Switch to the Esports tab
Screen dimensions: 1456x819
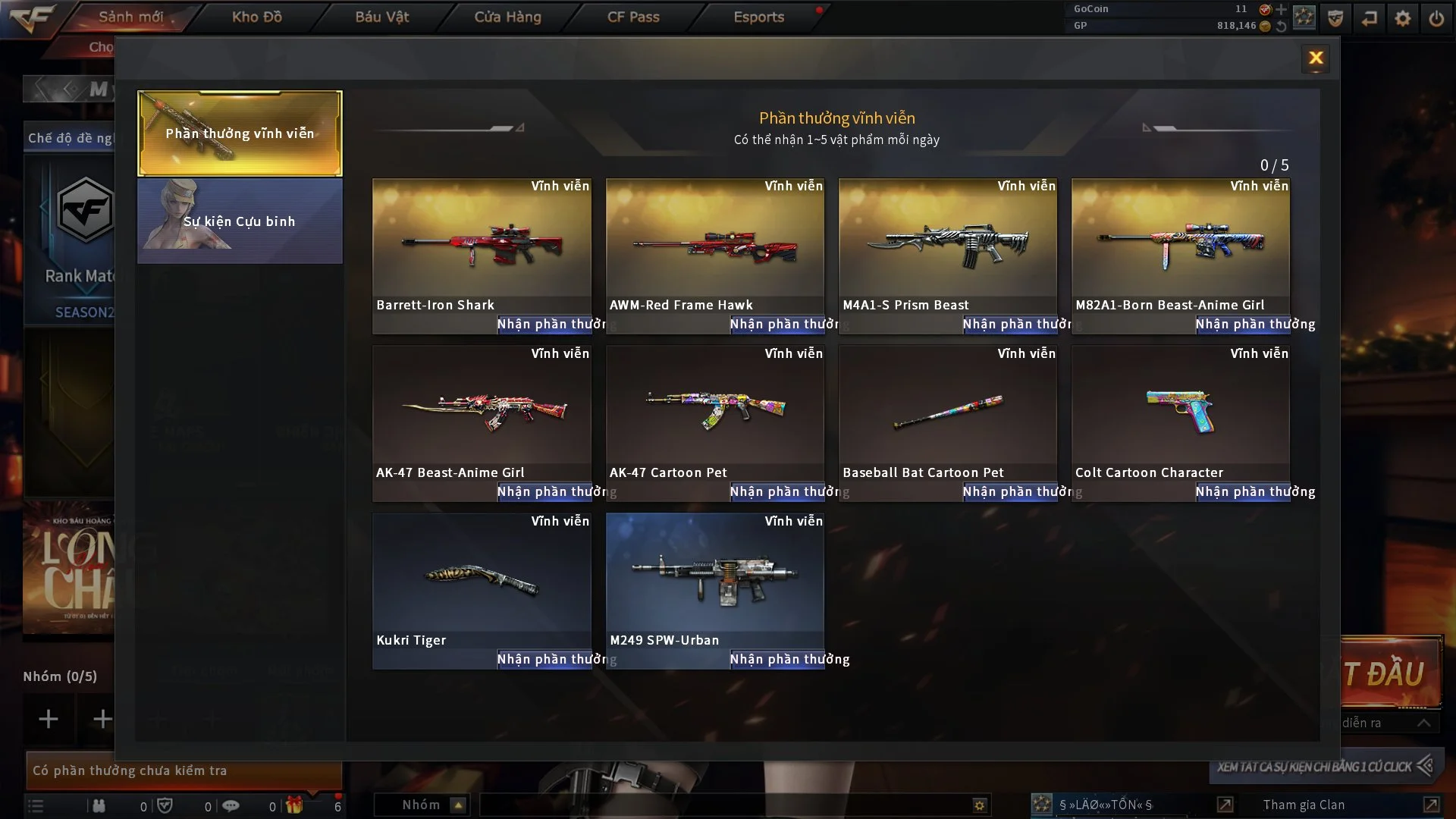758,17
